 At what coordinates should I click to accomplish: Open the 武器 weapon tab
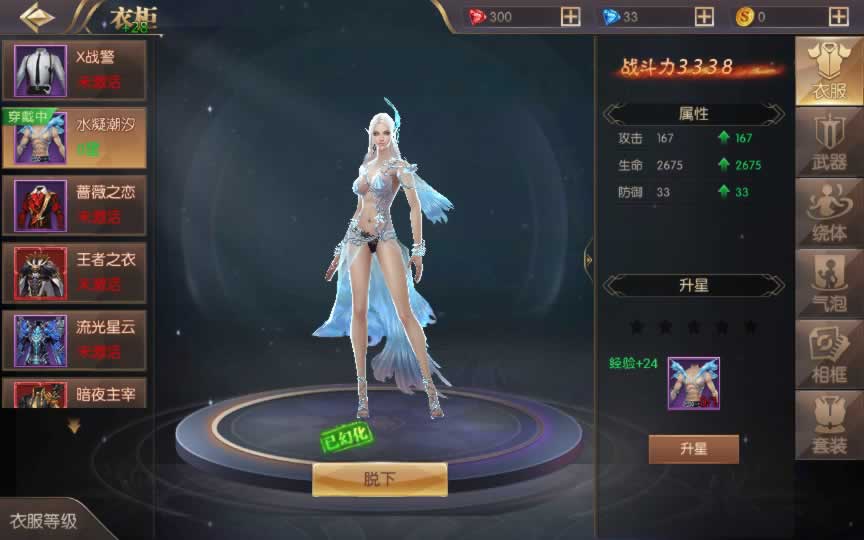point(828,142)
